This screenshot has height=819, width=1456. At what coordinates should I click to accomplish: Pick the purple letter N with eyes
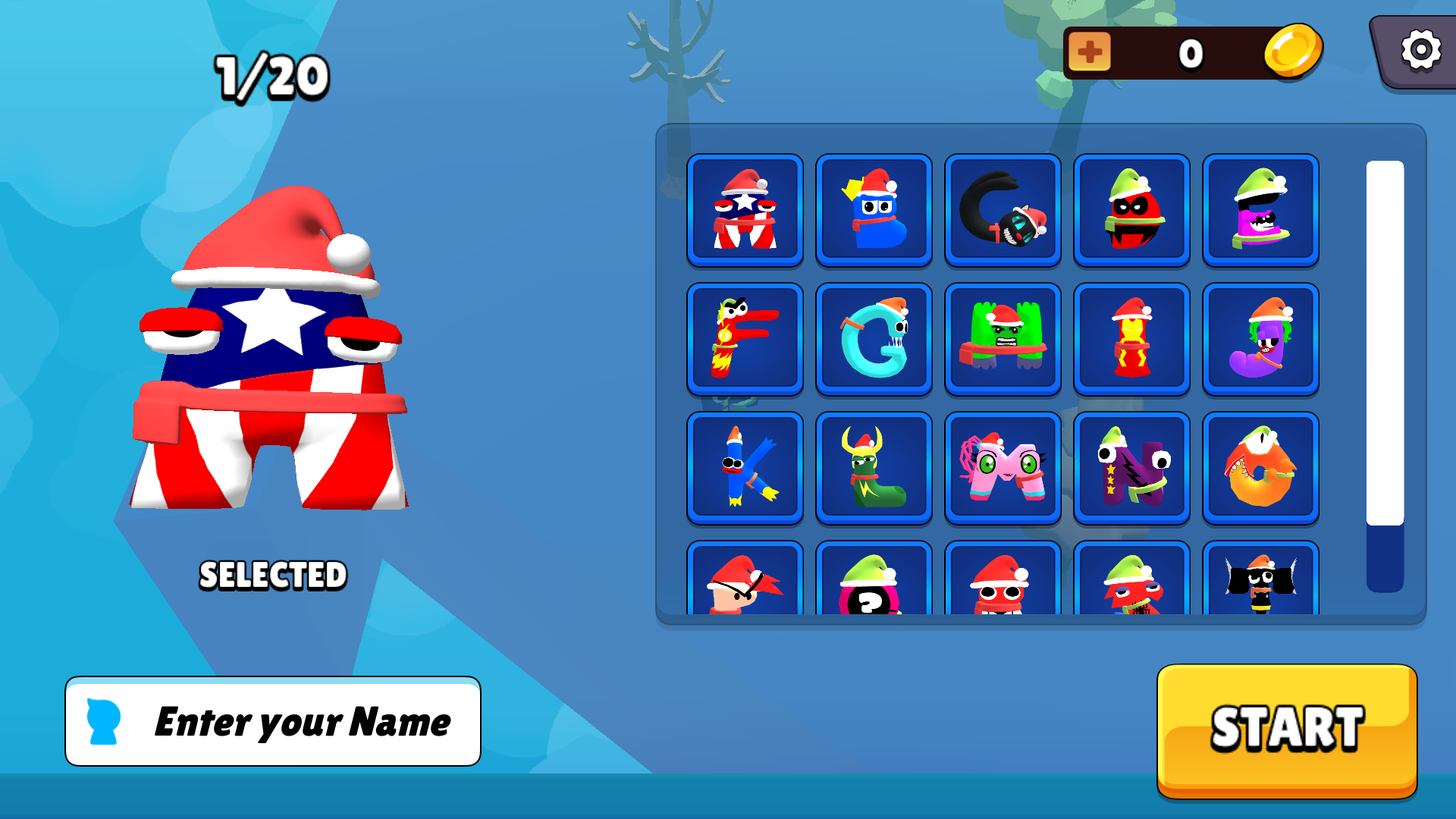click(1131, 468)
